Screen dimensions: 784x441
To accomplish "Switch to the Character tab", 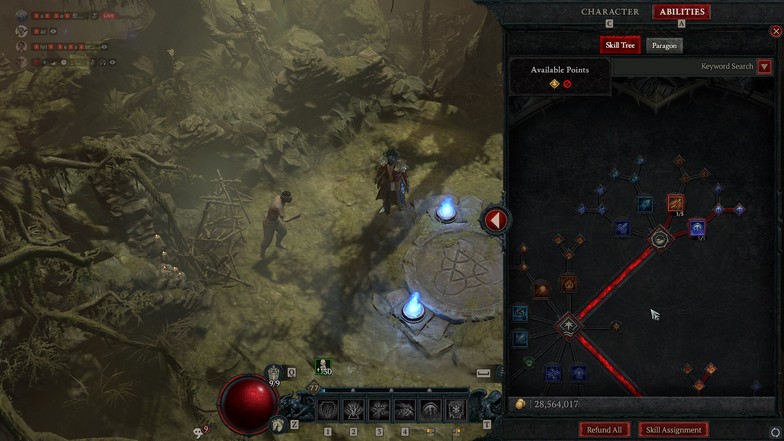I will click(610, 12).
